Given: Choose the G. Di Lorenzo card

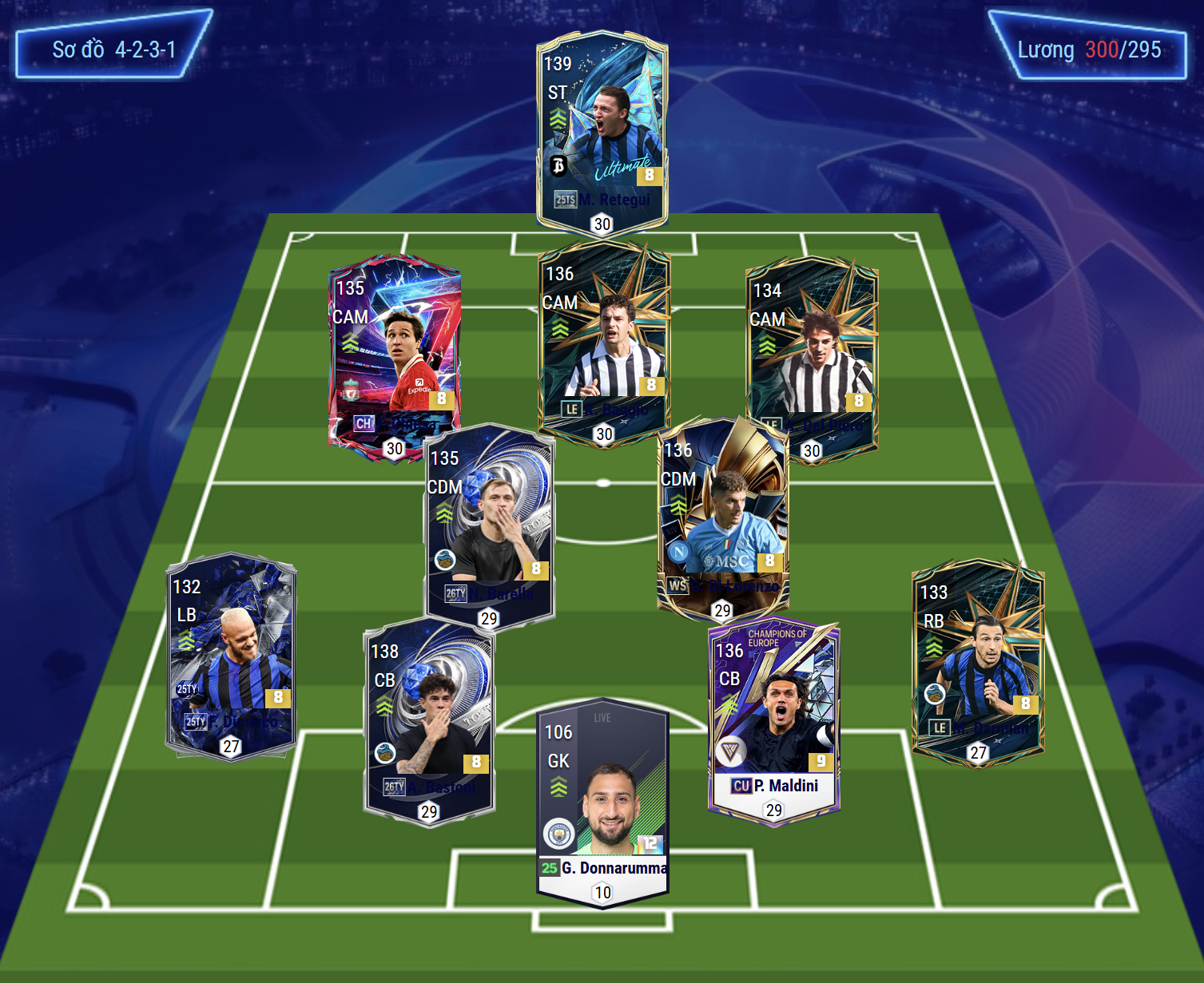Looking at the screenshot, I should pos(722,515).
